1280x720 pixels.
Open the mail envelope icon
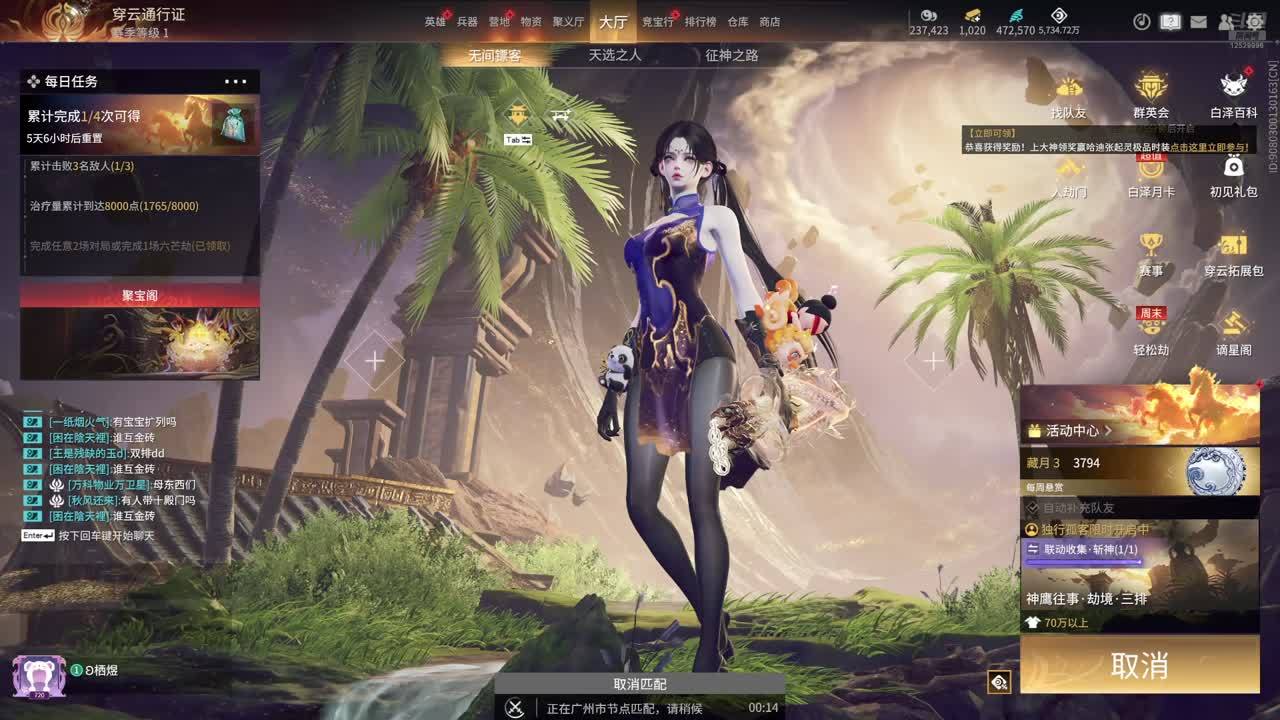point(1198,22)
